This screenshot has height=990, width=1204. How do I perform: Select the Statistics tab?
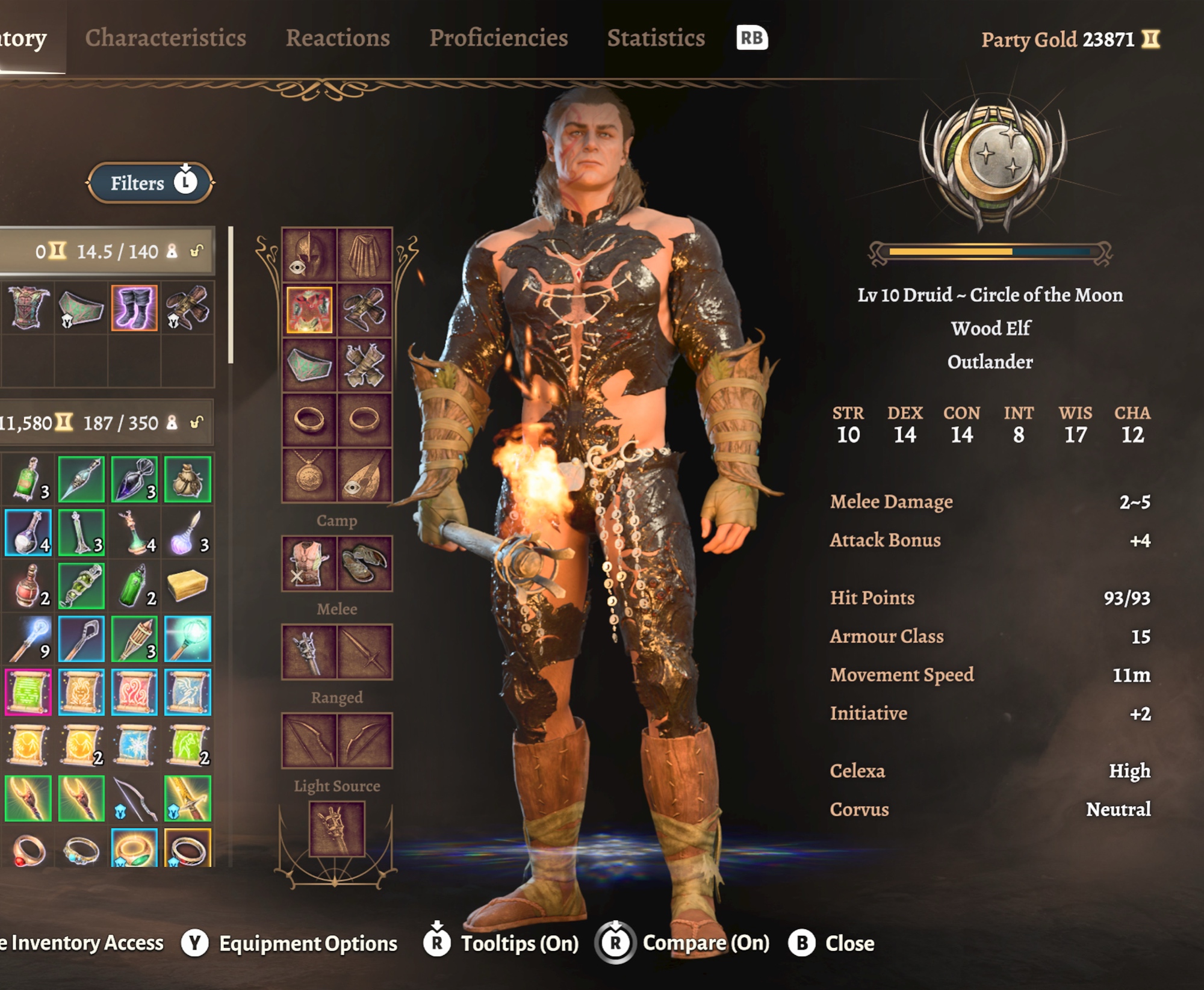pos(656,38)
